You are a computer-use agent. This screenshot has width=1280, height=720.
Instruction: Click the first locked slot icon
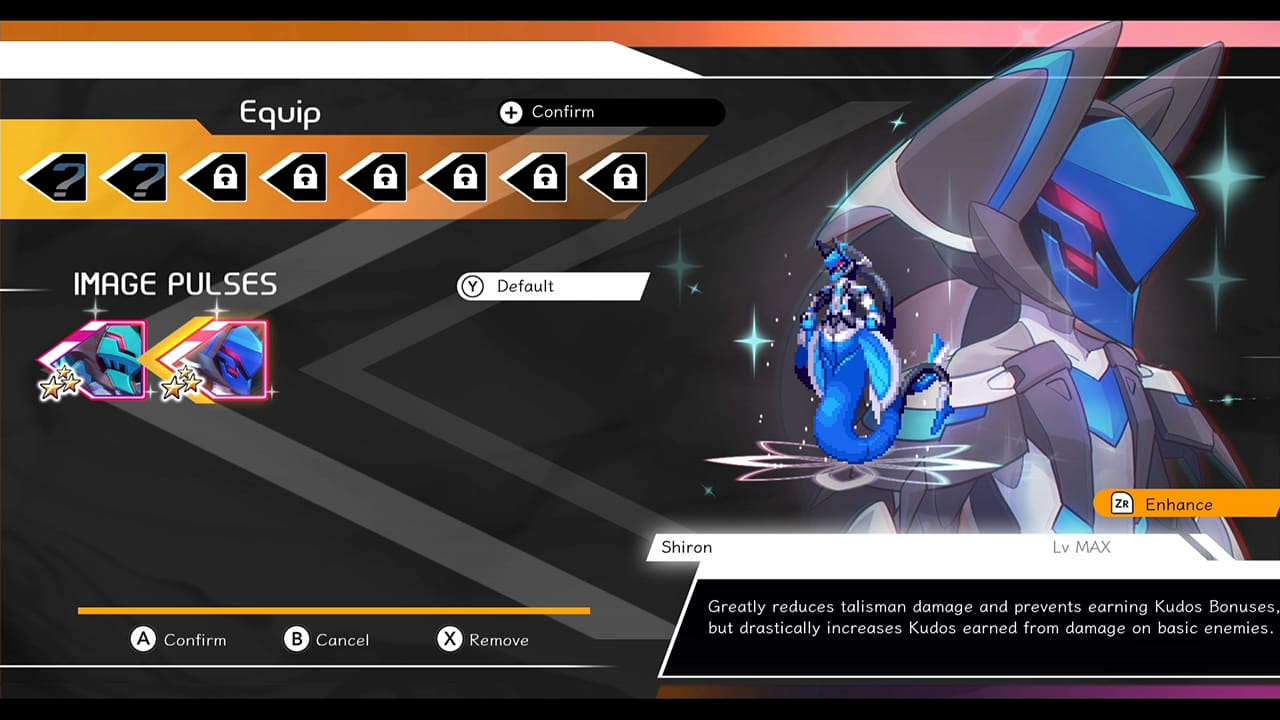212,176
